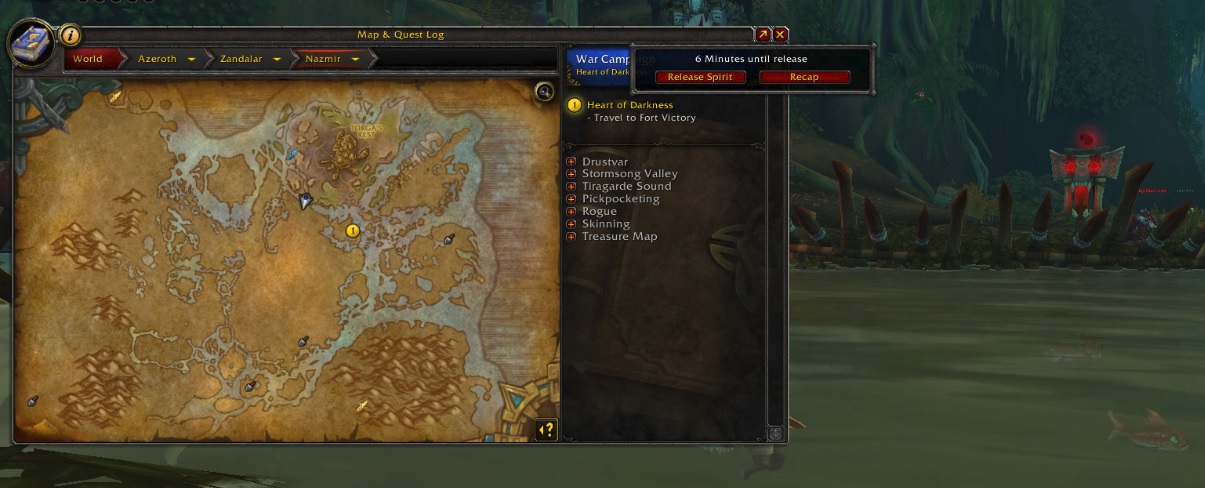Open the map info help button

click(x=71, y=35)
